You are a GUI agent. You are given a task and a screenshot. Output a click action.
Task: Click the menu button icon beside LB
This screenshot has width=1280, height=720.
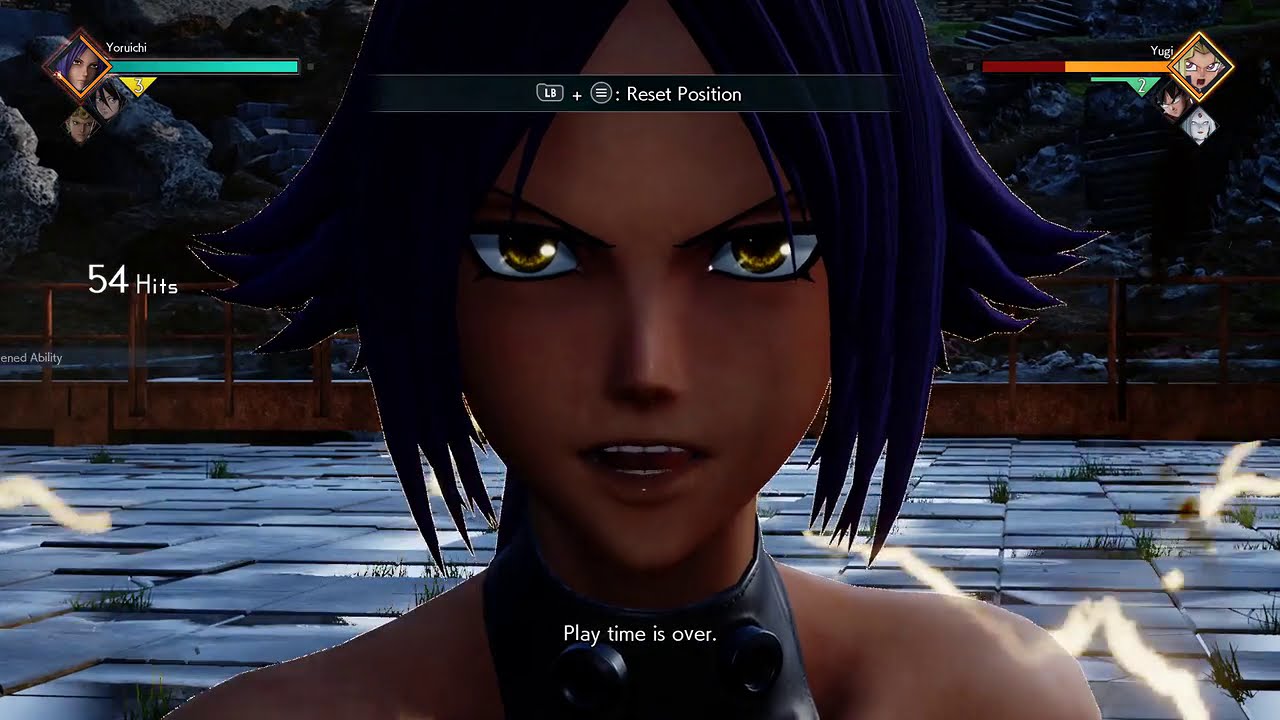tap(600, 93)
